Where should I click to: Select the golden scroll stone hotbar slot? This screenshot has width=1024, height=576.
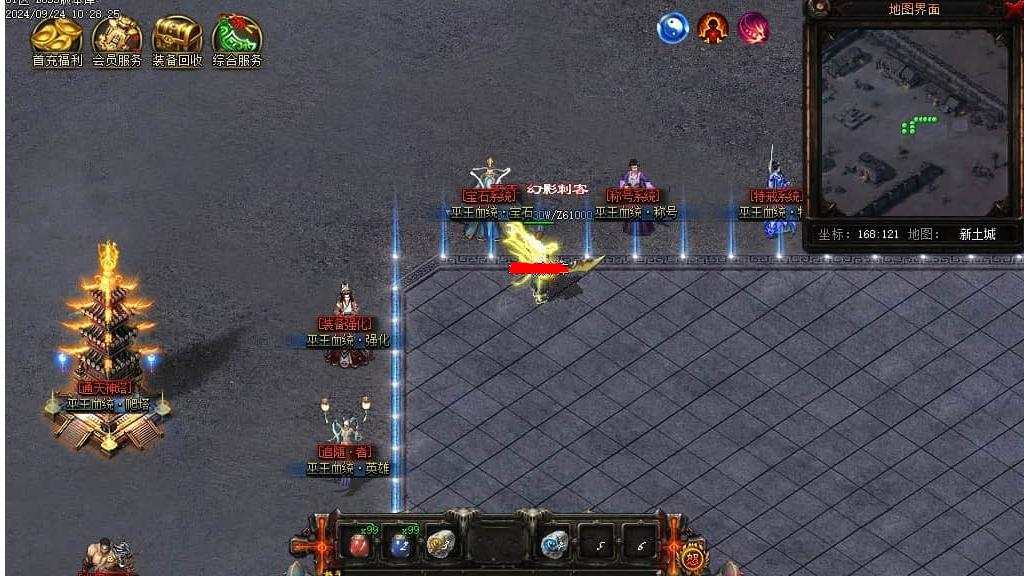click(441, 544)
